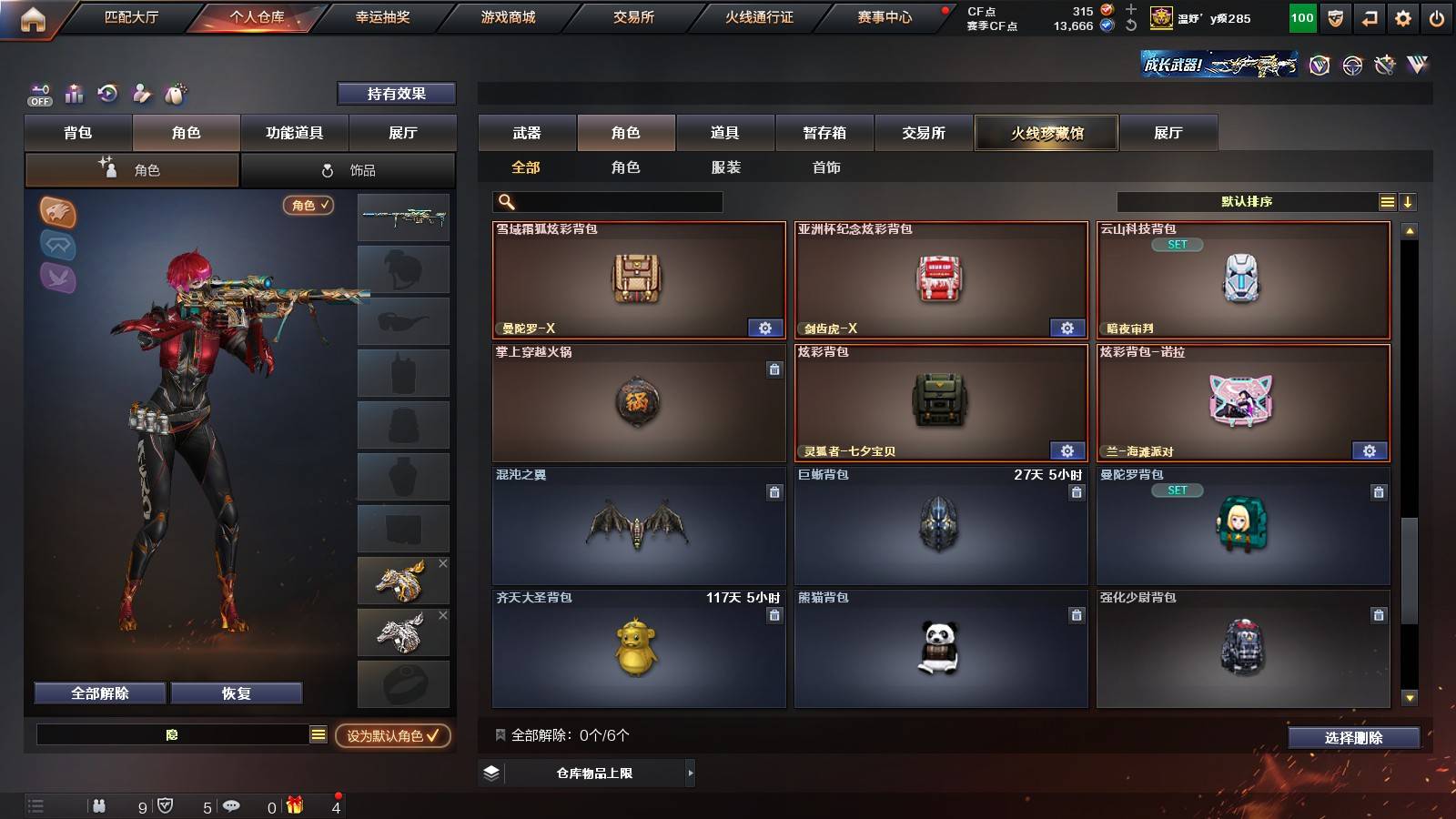The image size is (1456, 819).
Task: Toggle the OFF key switch icon
Action: pos(38,93)
